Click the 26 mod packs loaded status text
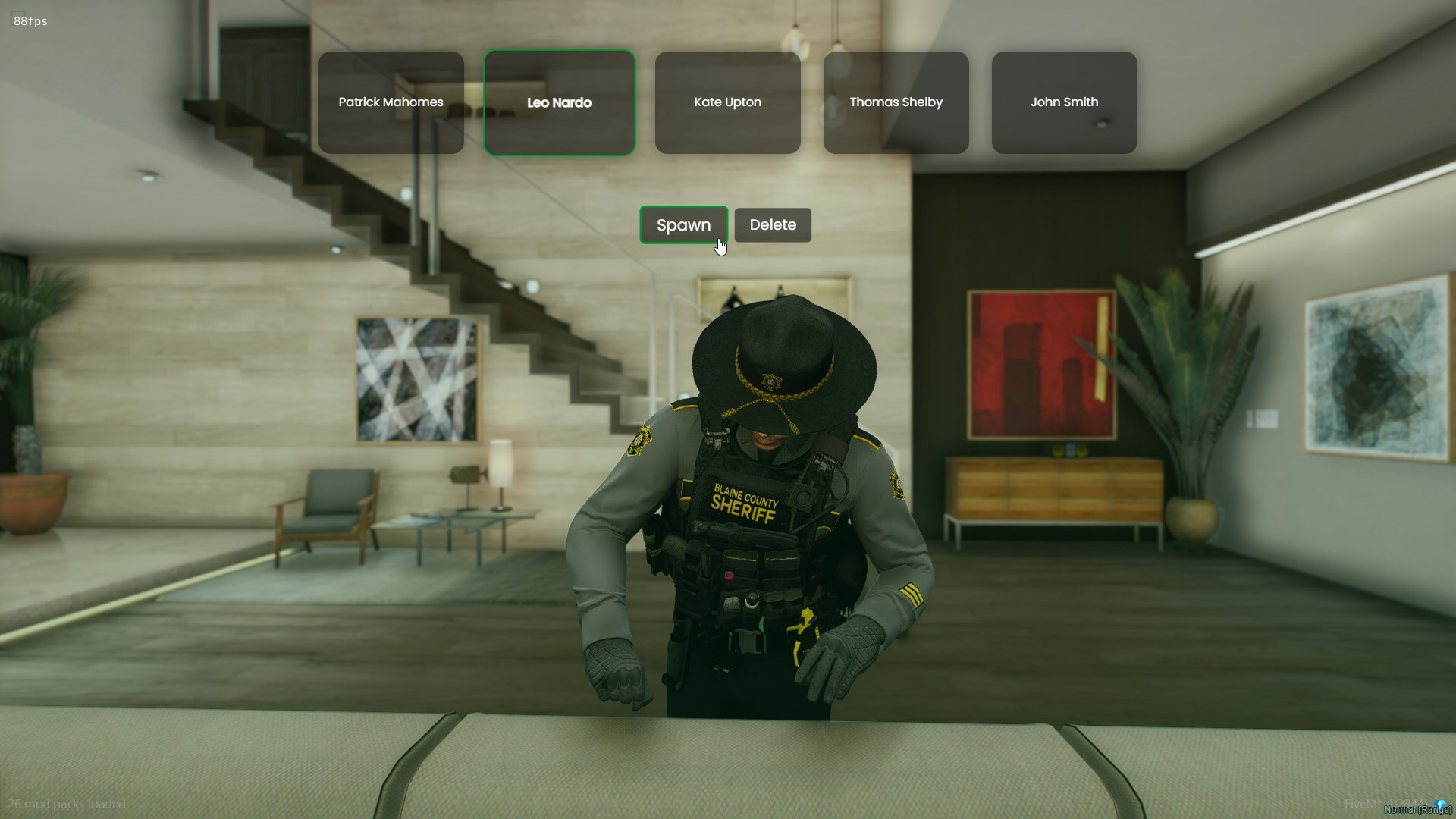Image resolution: width=1456 pixels, height=819 pixels. click(x=67, y=804)
